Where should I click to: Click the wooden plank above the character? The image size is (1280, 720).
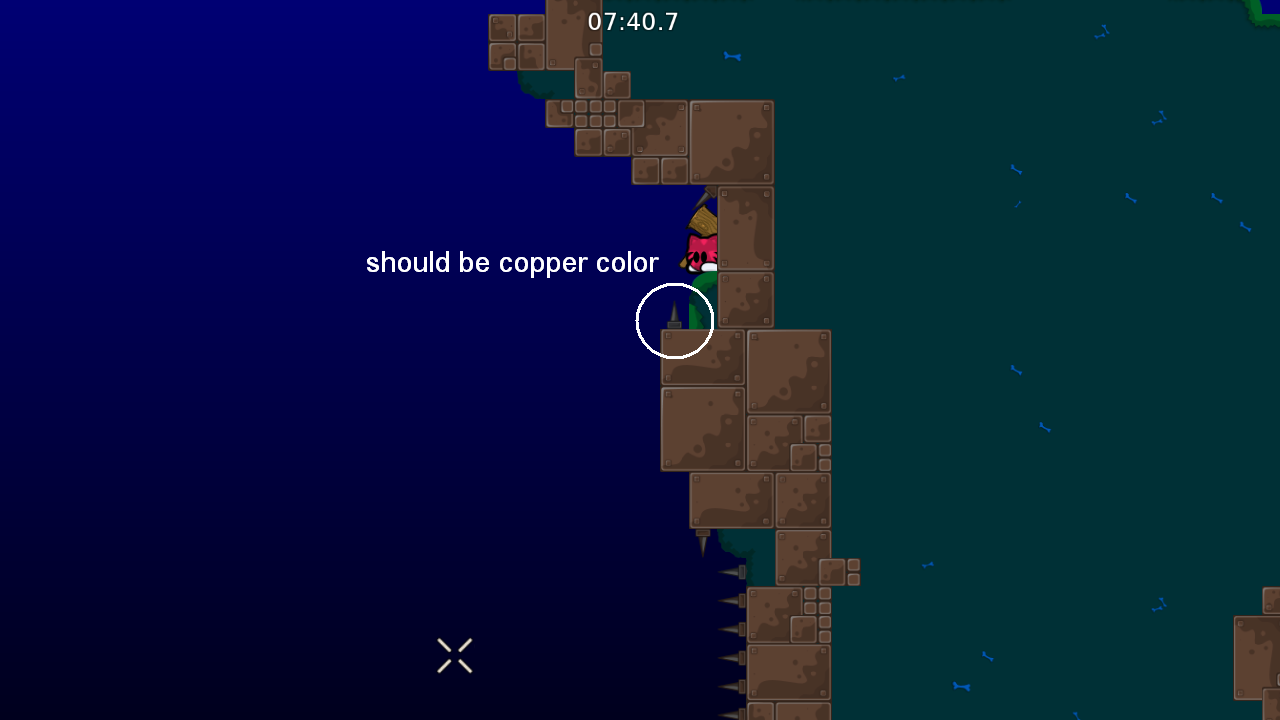(x=702, y=222)
